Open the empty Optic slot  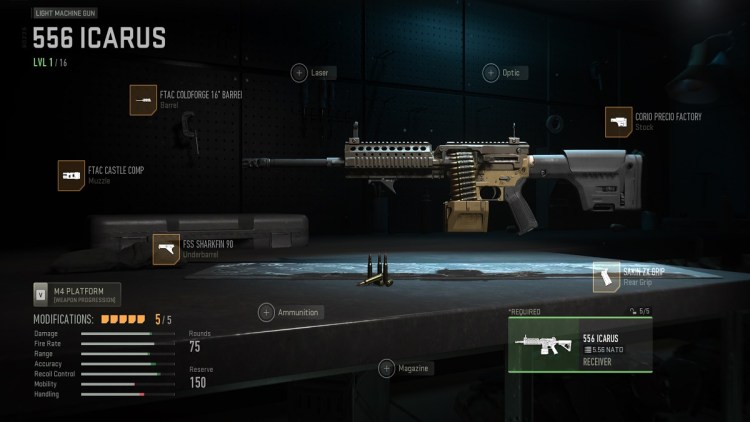tap(491, 73)
